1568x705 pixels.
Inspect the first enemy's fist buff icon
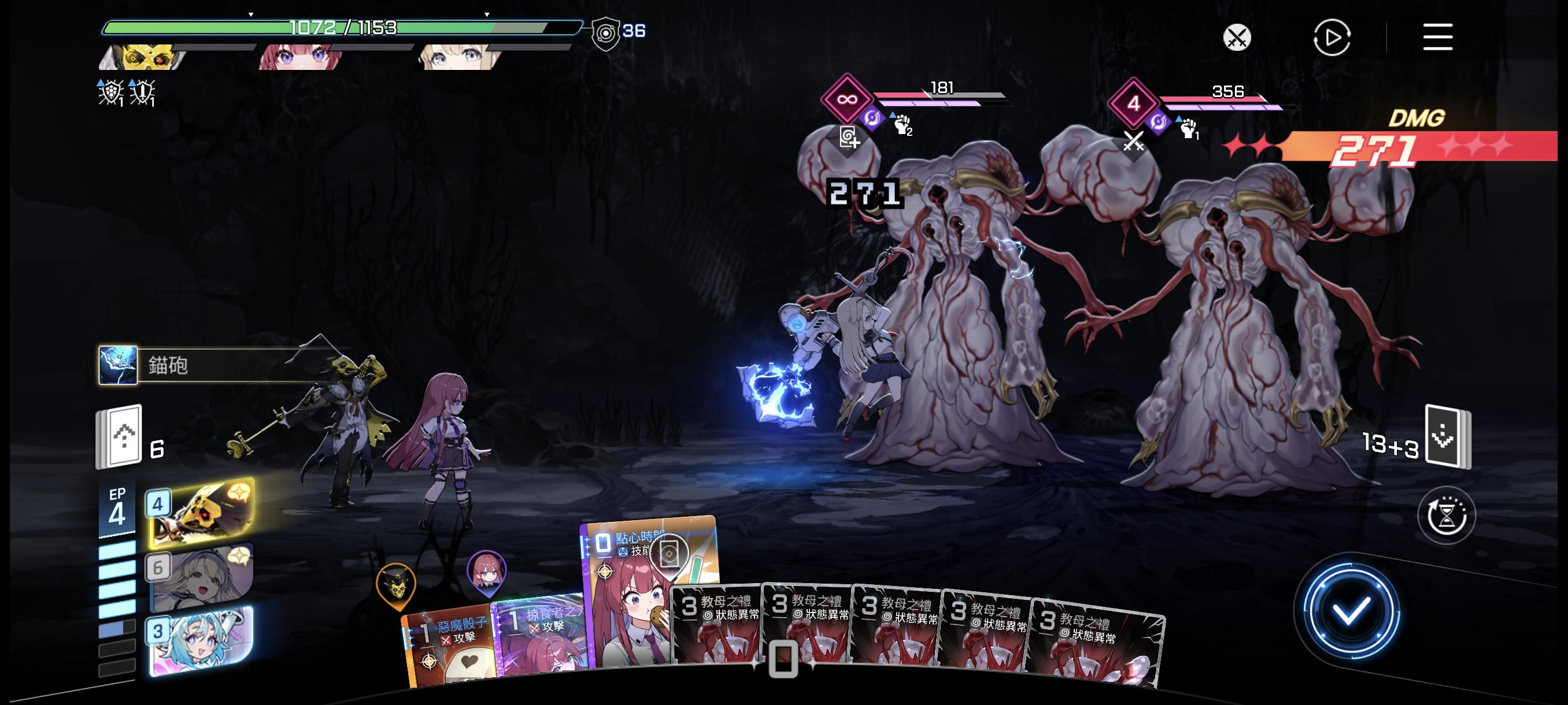tap(901, 125)
